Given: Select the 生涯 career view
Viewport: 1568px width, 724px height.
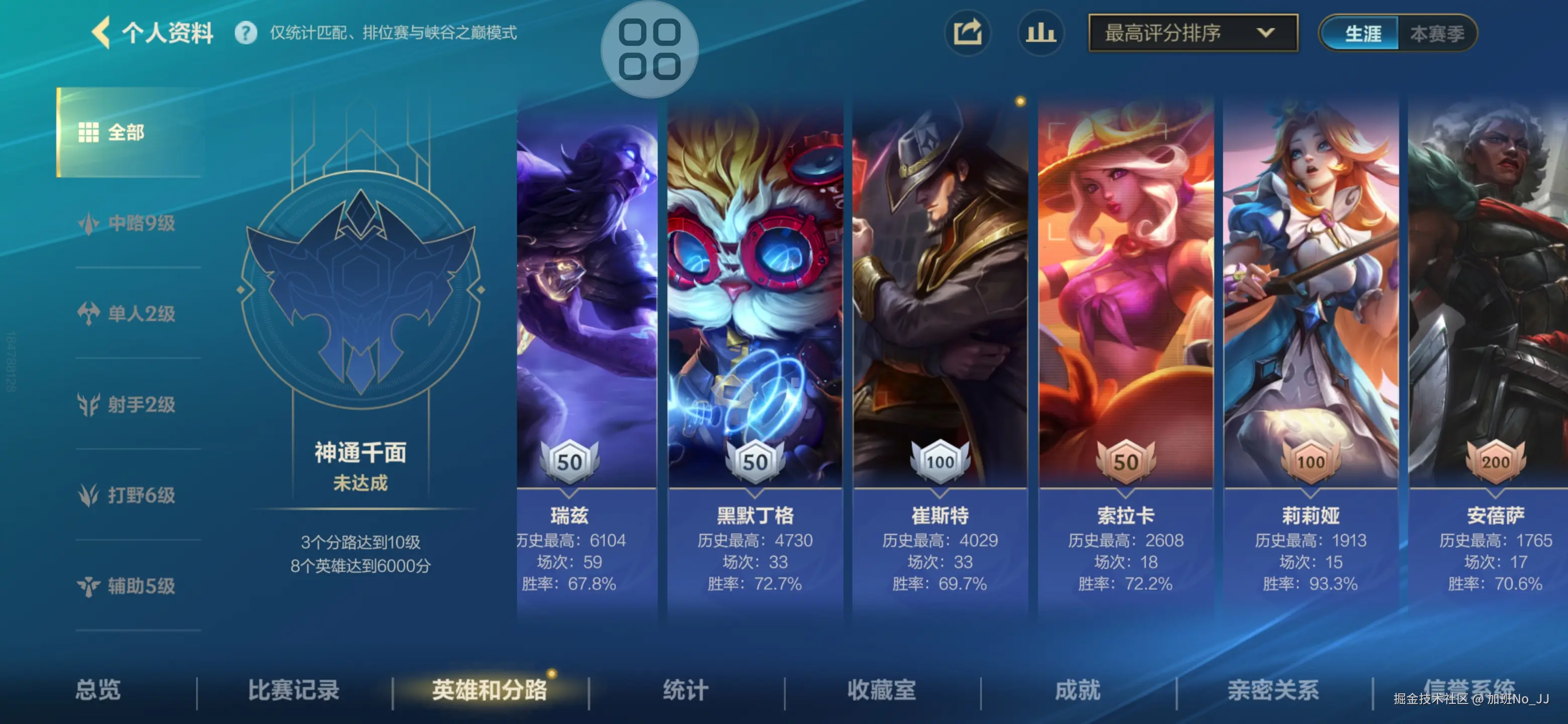Looking at the screenshot, I should tap(1363, 35).
